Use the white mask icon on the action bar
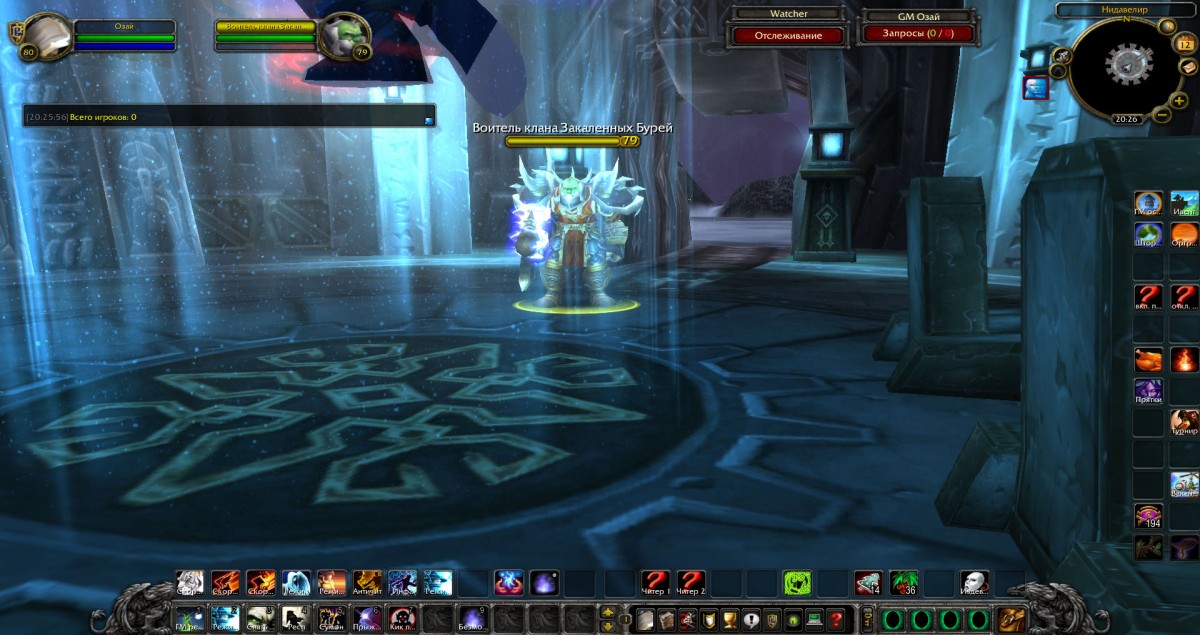 [974, 583]
